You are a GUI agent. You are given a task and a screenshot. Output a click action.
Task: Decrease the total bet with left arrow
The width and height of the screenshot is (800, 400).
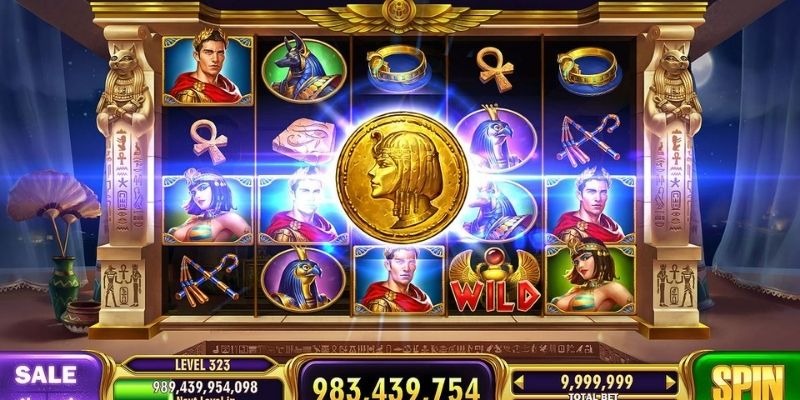coord(517,381)
